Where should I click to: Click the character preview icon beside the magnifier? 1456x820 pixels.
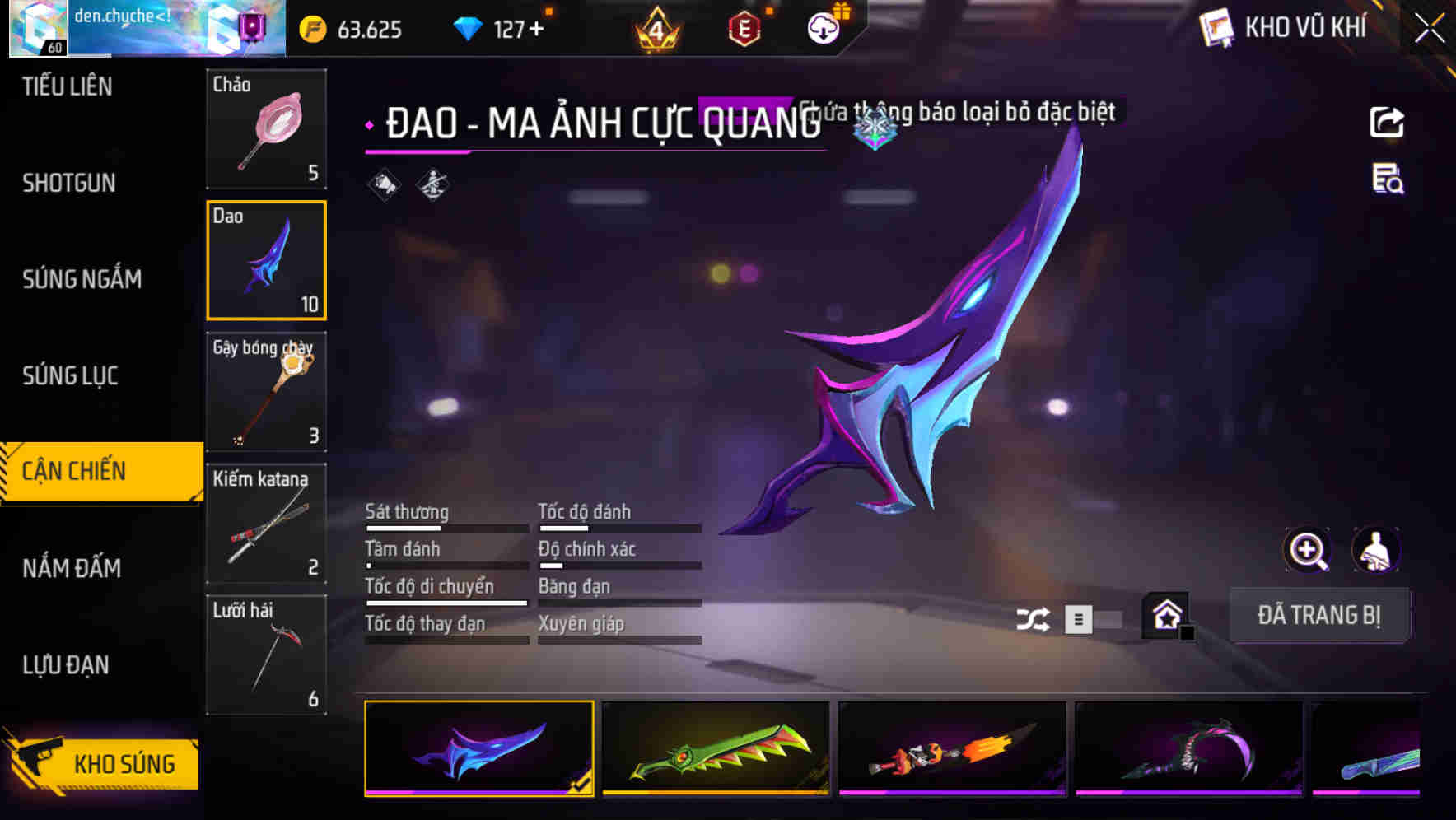pos(1376,550)
